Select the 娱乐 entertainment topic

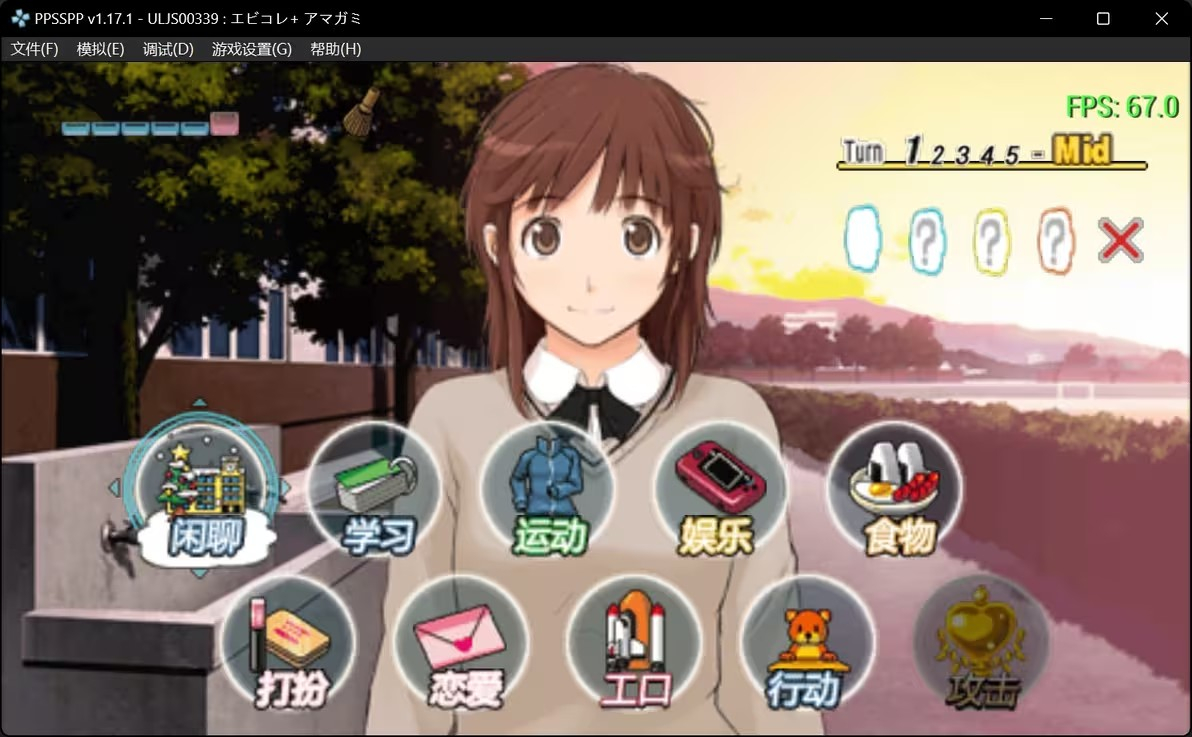[720, 490]
